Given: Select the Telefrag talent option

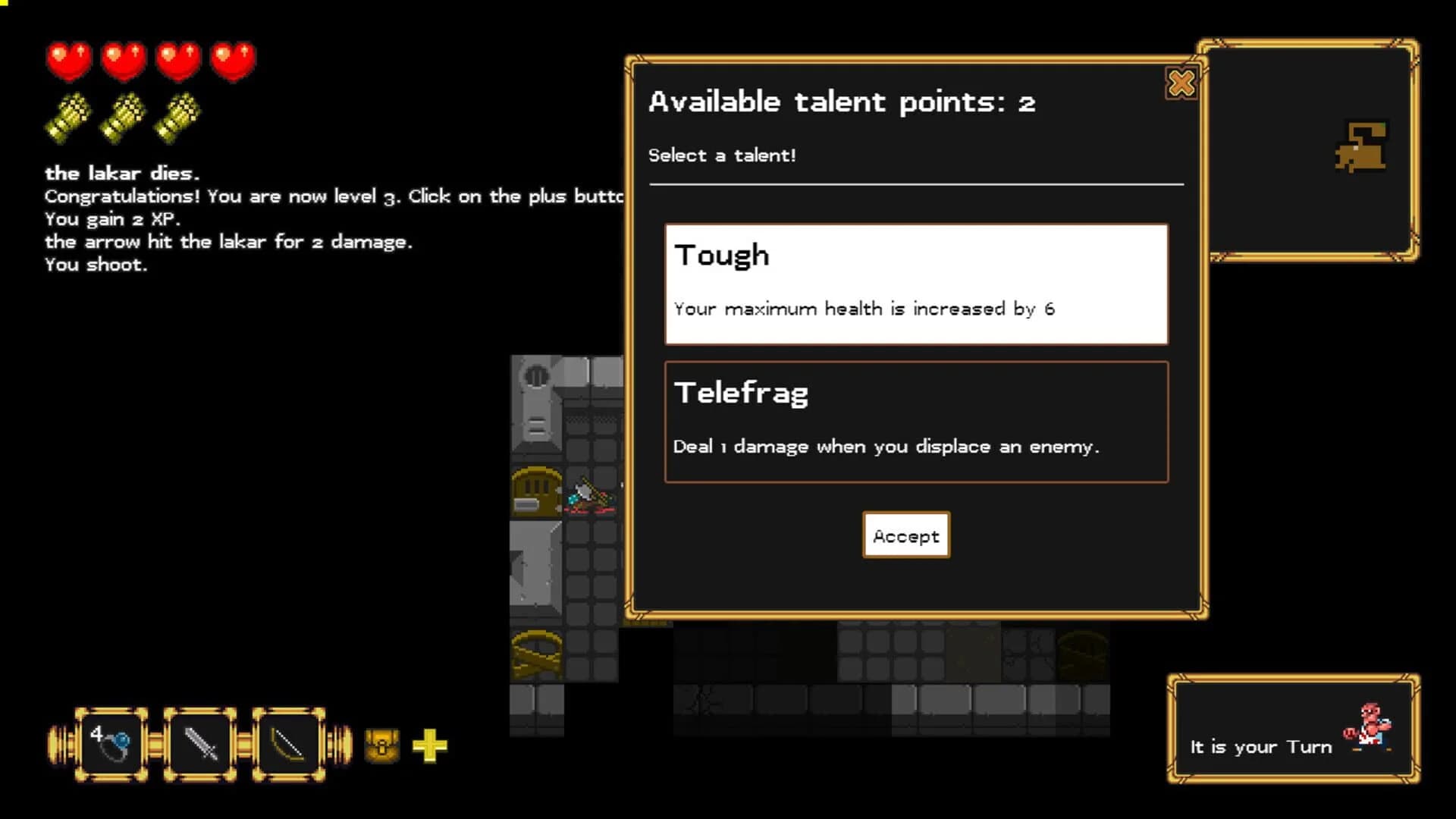Looking at the screenshot, I should tap(915, 421).
